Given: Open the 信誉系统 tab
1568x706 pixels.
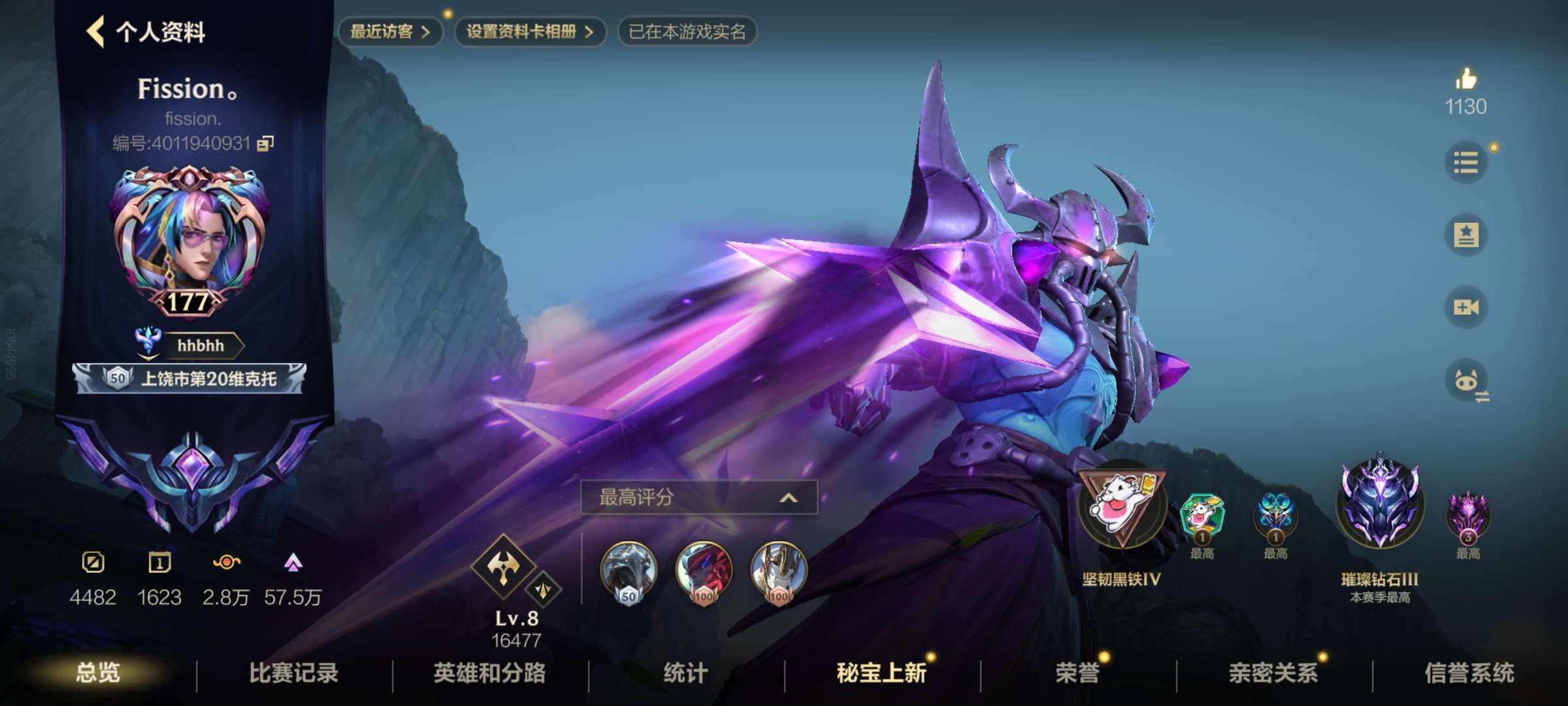Looking at the screenshot, I should (x=1469, y=673).
